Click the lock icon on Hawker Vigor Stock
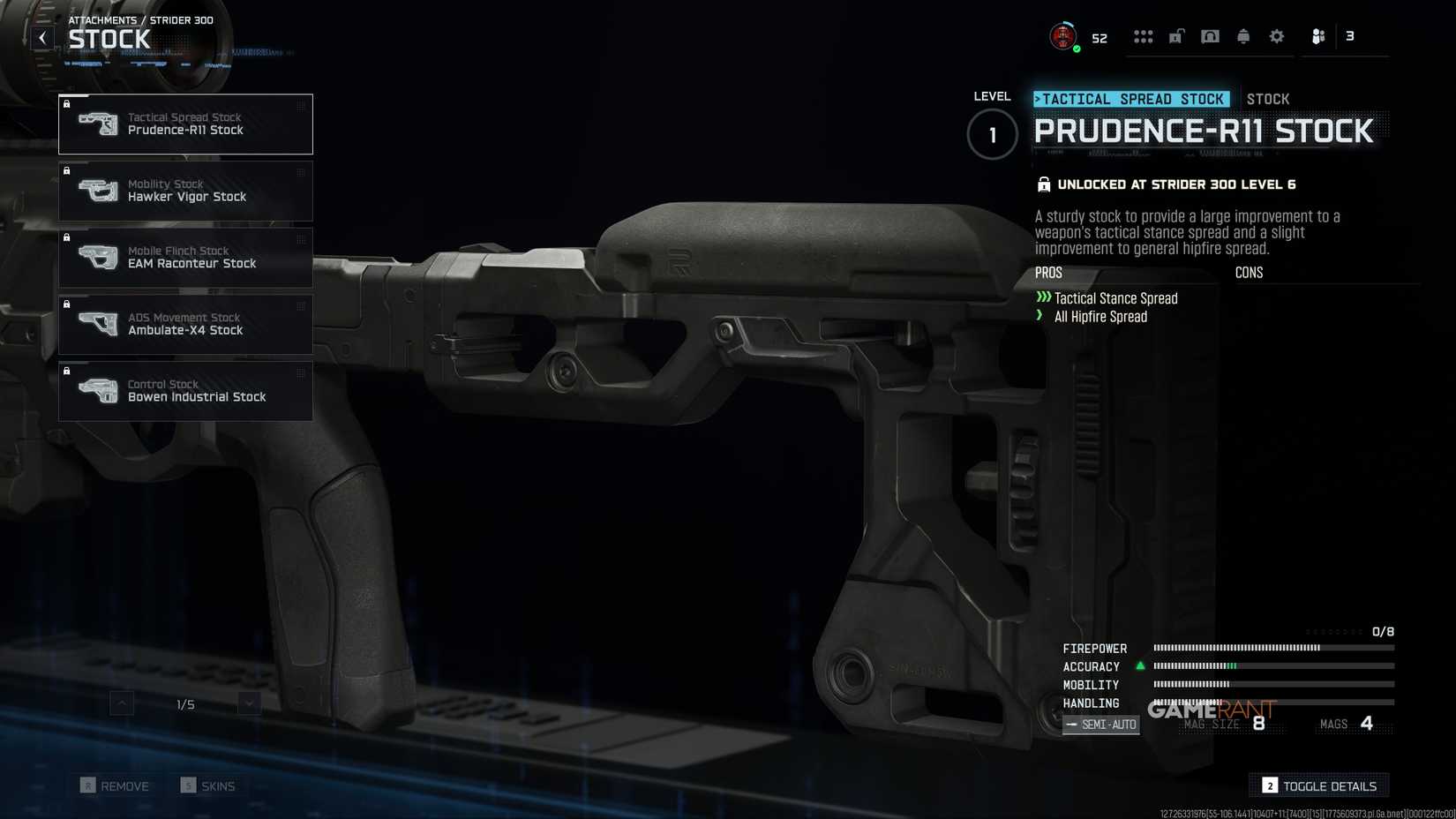 pyautogui.click(x=68, y=170)
